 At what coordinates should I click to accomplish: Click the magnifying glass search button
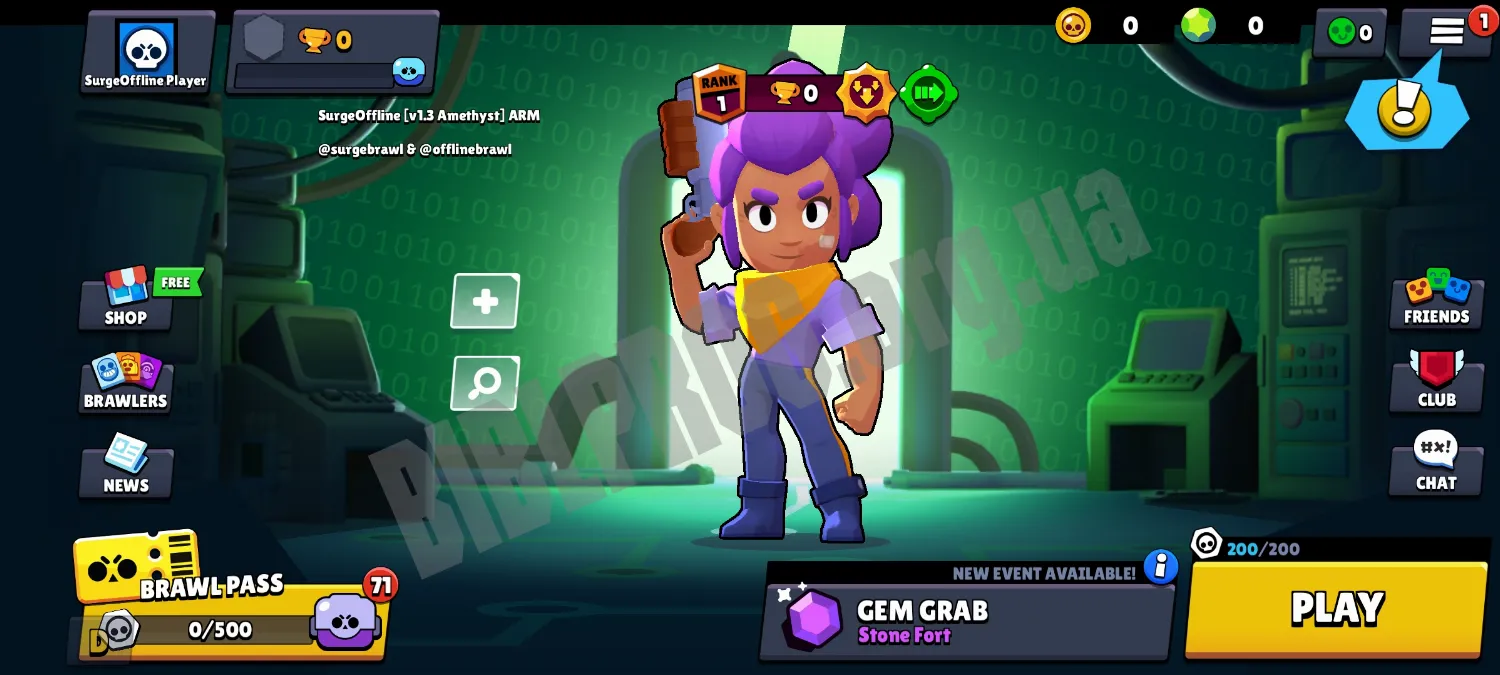pos(485,383)
